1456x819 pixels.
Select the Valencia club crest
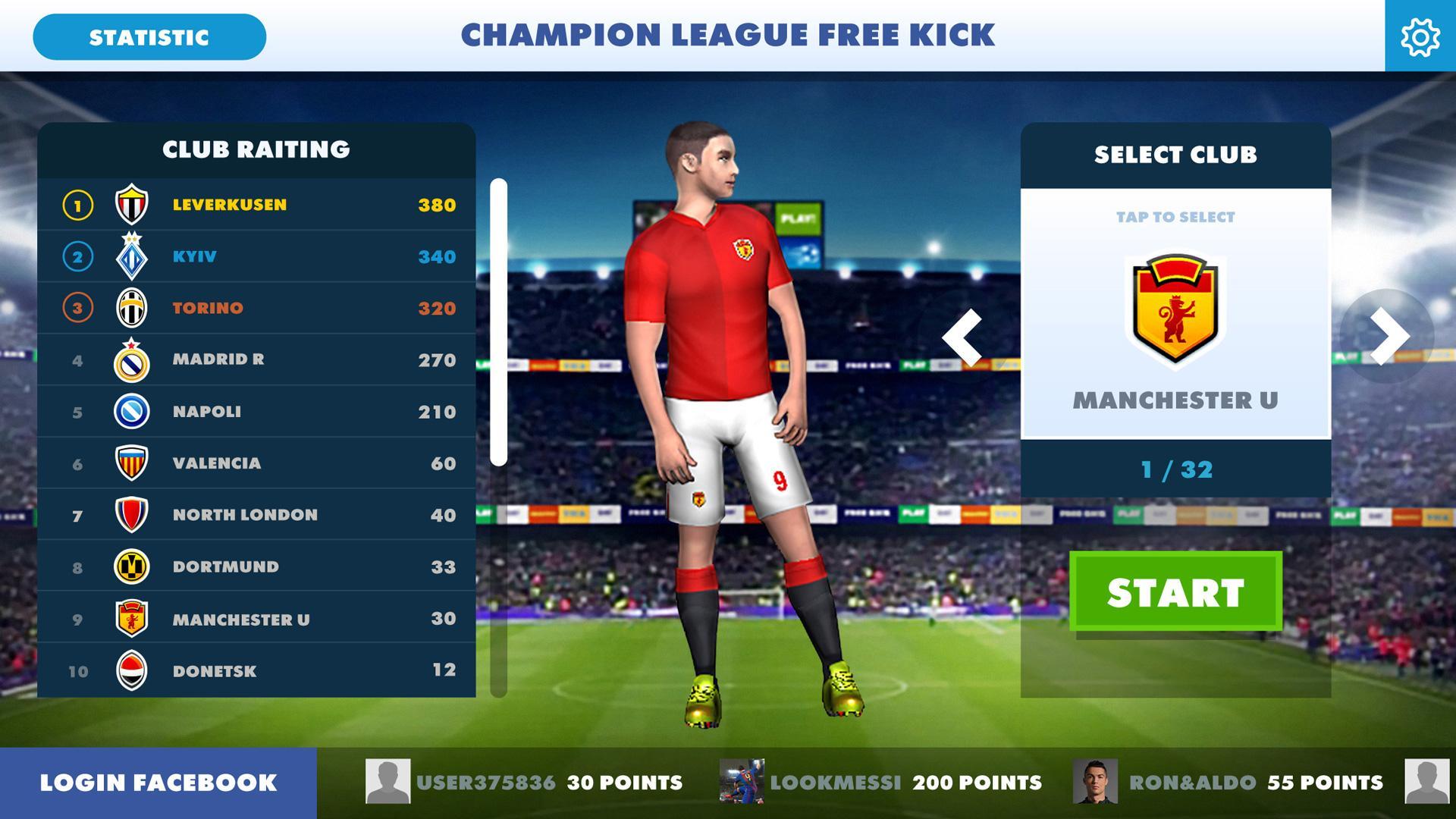(132, 463)
